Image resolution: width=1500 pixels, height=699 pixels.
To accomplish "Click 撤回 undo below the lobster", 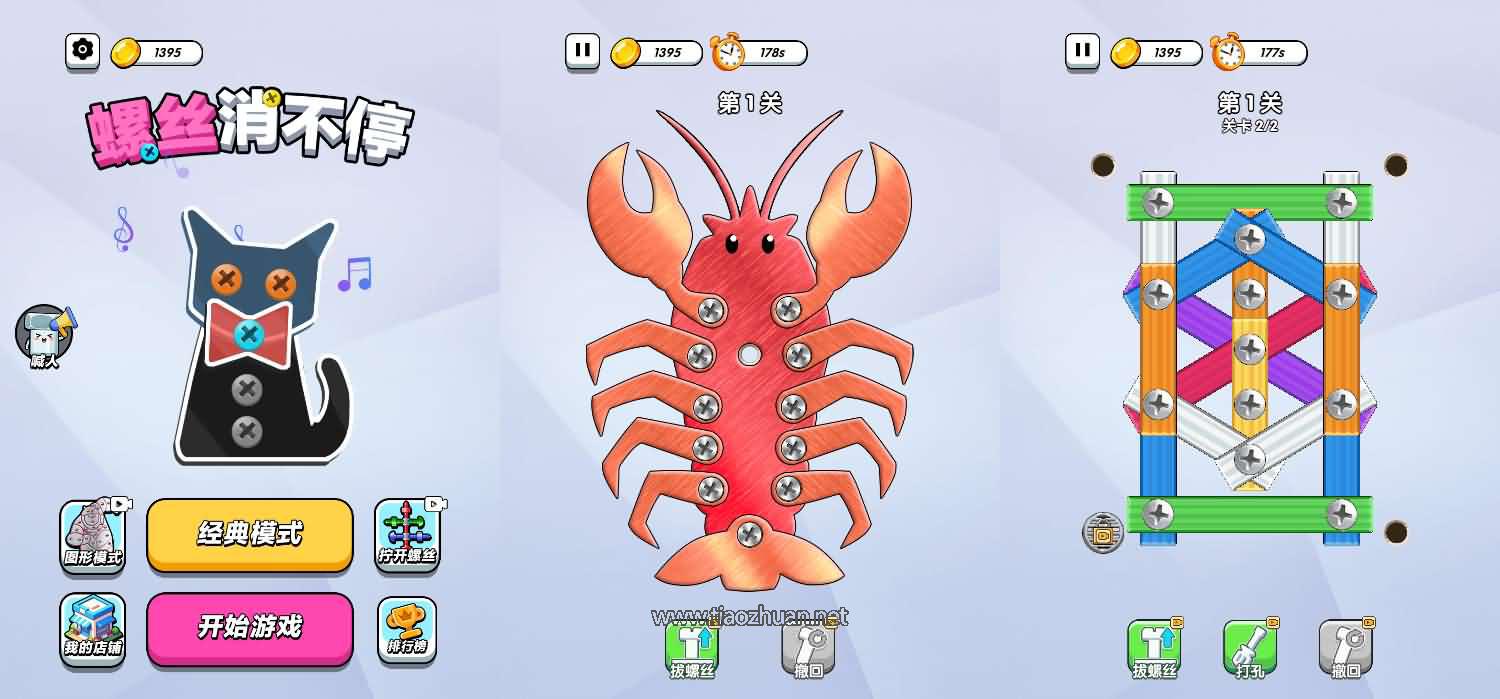I will [x=808, y=650].
